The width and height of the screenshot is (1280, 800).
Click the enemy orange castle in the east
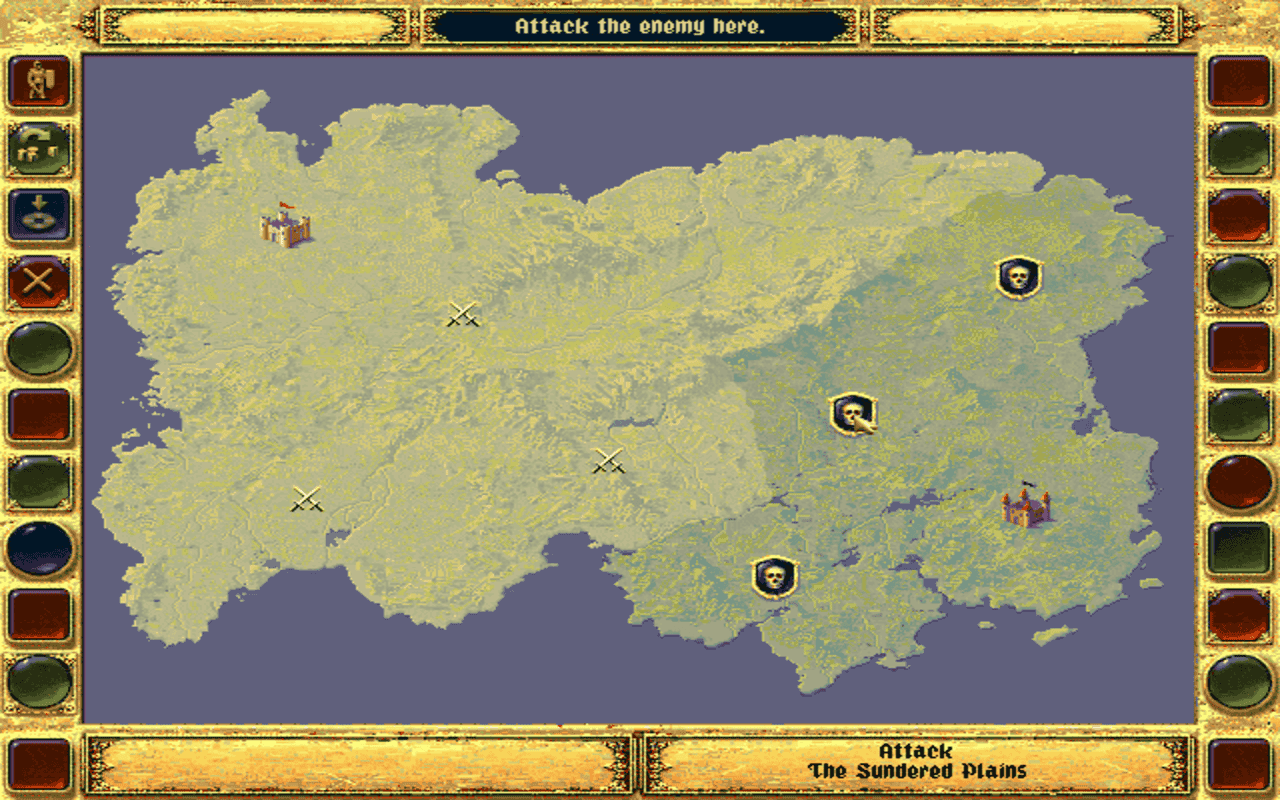pos(1027,510)
